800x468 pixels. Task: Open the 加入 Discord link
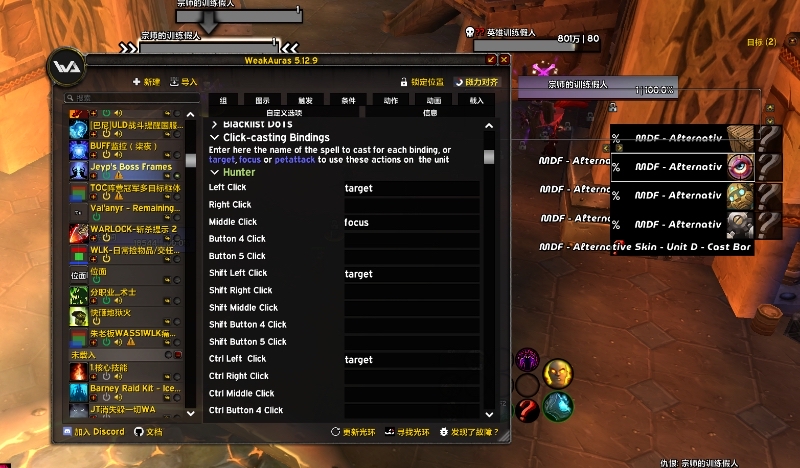pyautogui.click(x=93, y=432)
